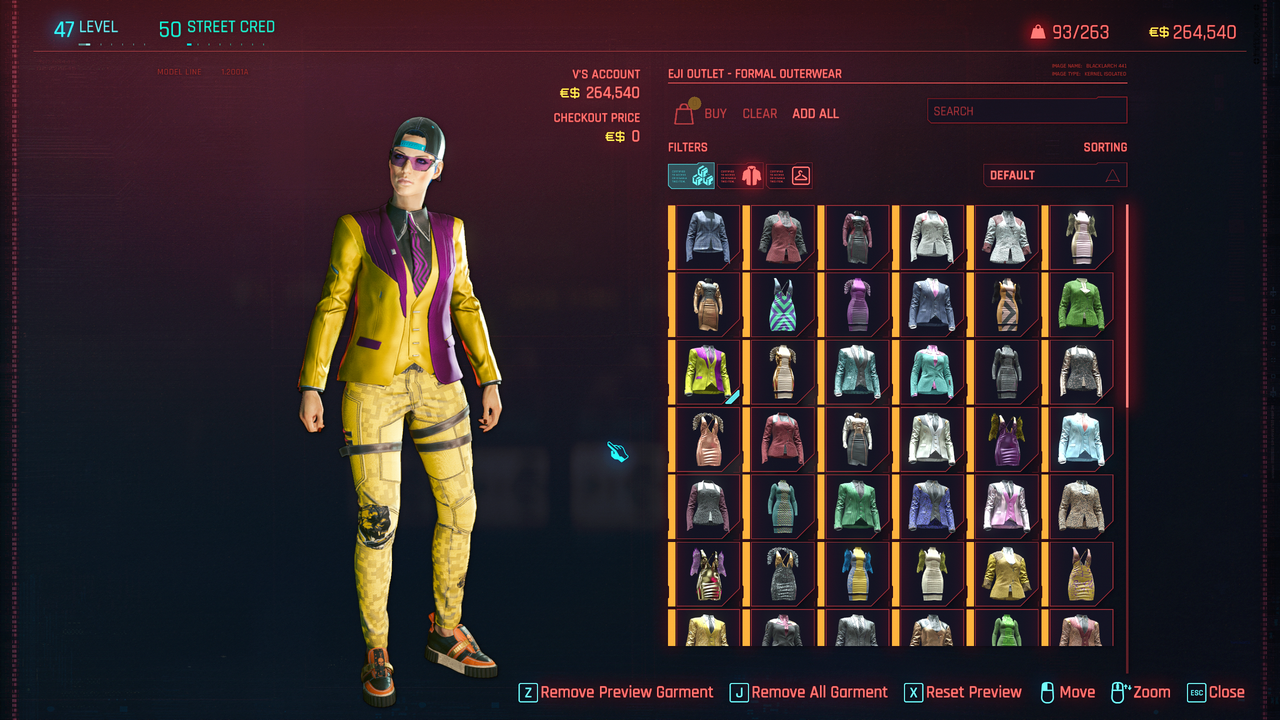This screenshot has height=720, width=1280.
Task: Add all garments with ADD ALL
Action: (815, 114)
